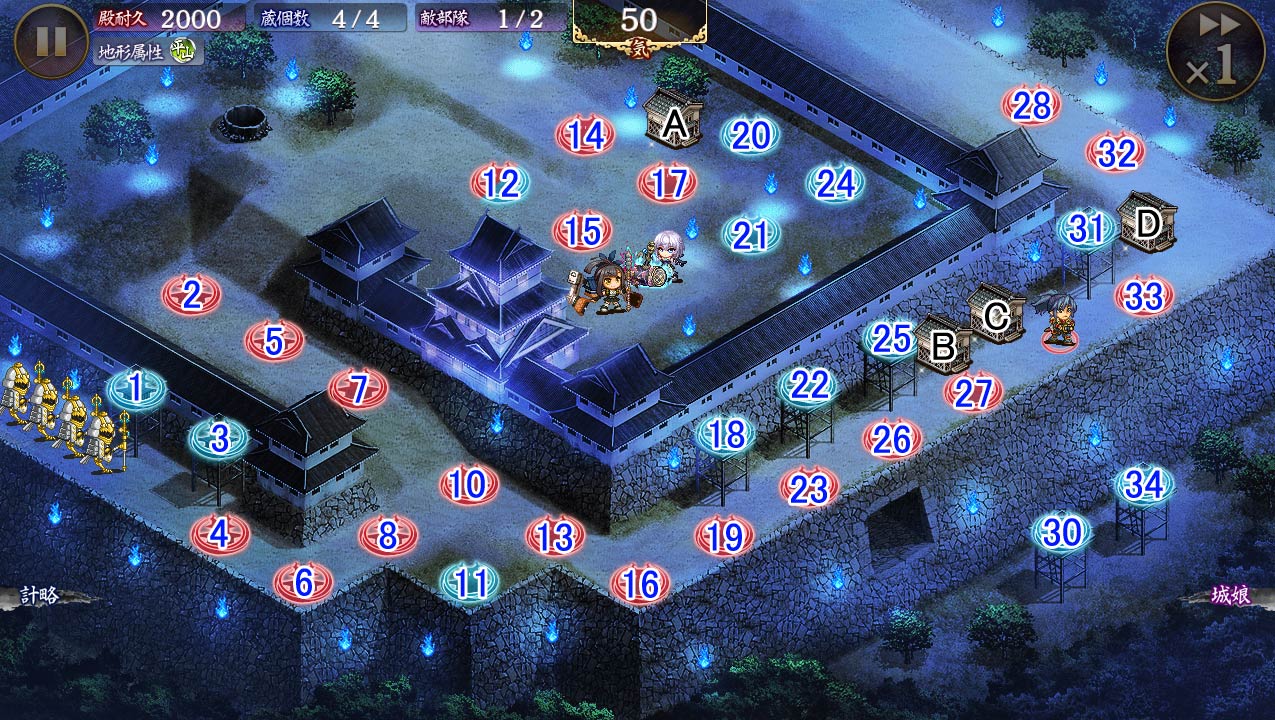Screen dimensions: 1275x720
Task: Pick deployment spot 30
Action: pyautogui.click(x=1061, y=532)
